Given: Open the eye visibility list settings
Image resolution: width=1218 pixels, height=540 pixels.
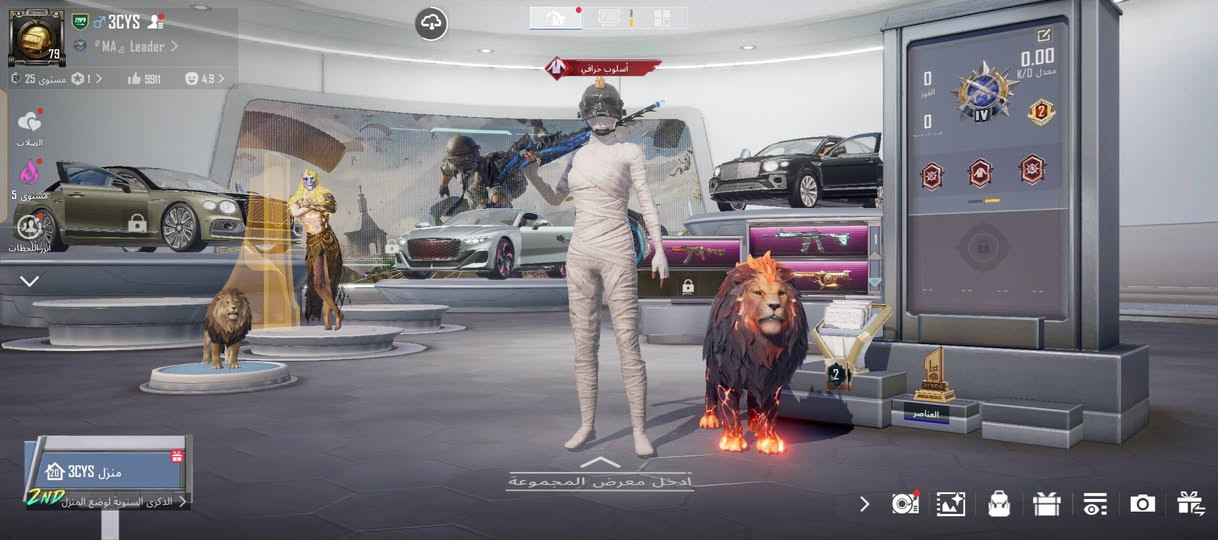Looking at the screenshot, I should (1095, 504).
